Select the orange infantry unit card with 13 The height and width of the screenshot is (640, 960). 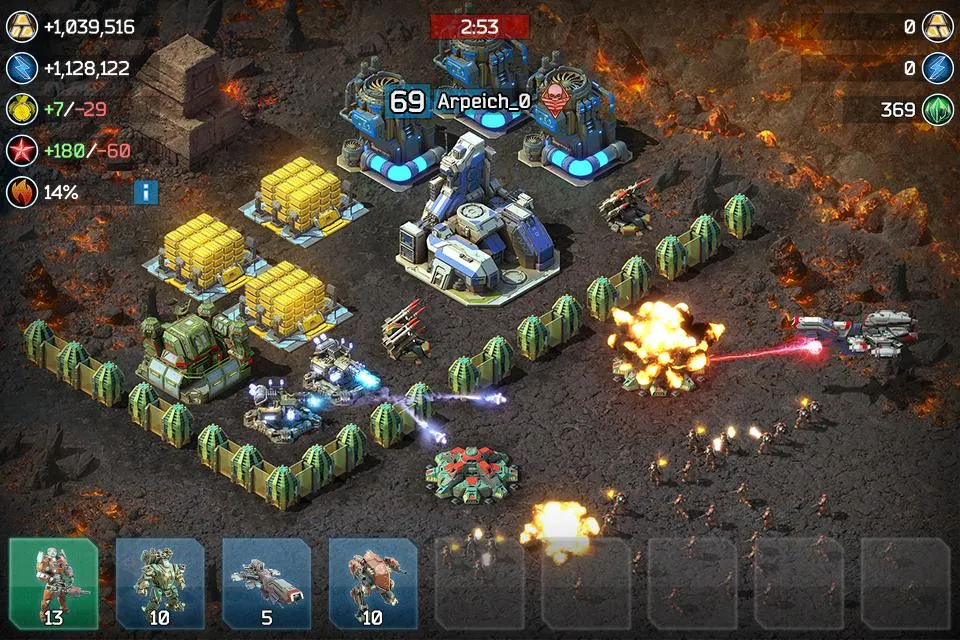(x=54, y=584)
